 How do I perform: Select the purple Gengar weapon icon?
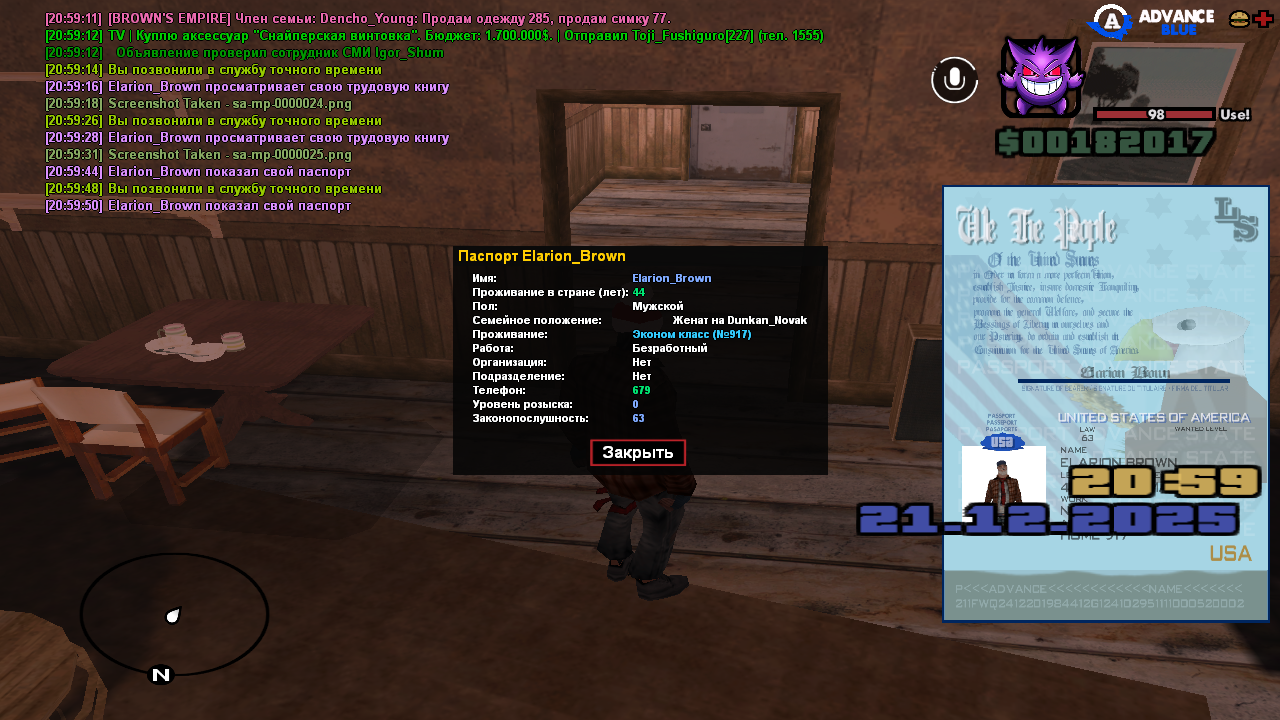pos(1041,78)
